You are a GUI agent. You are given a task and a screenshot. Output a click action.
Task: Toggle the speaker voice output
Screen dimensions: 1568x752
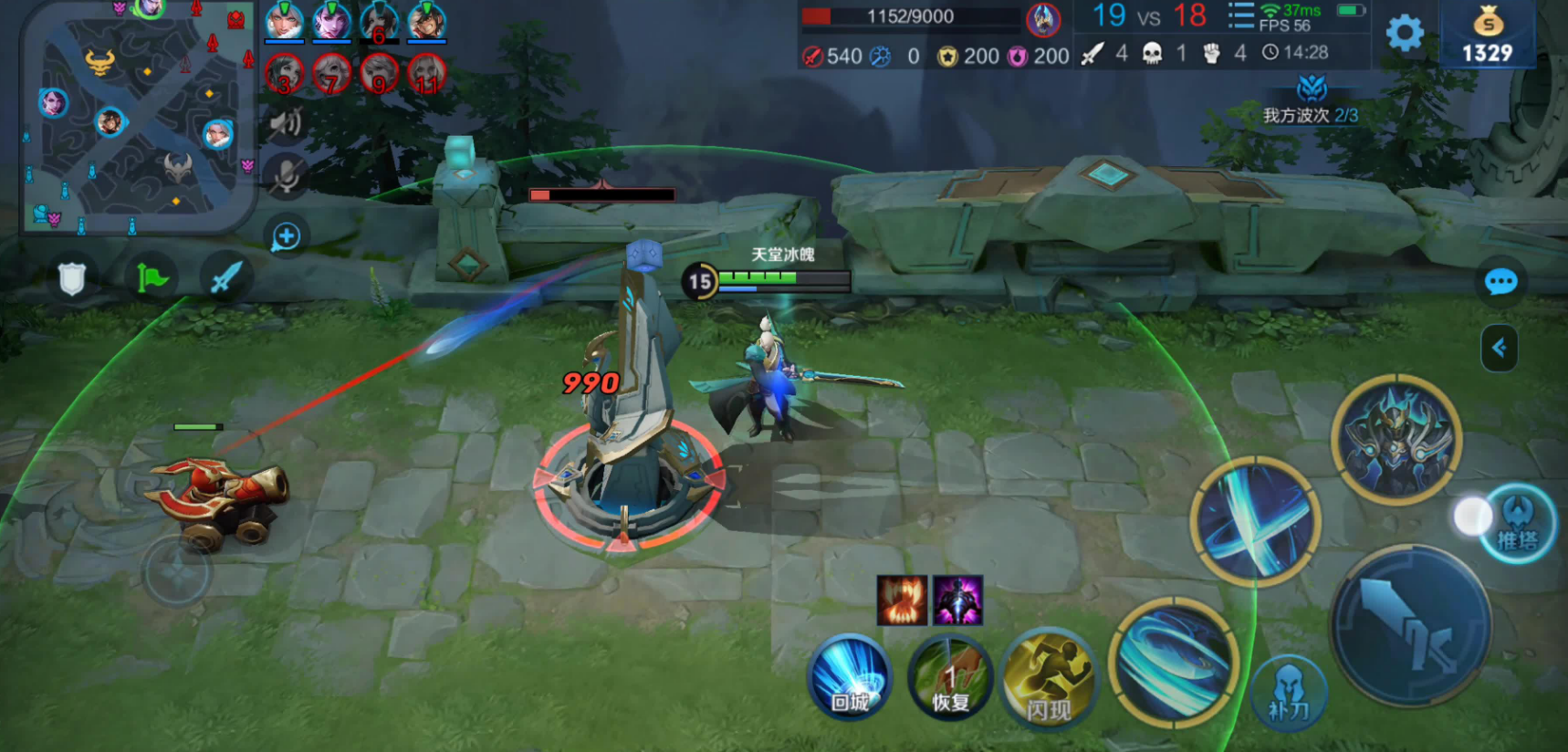pos(286,123)
